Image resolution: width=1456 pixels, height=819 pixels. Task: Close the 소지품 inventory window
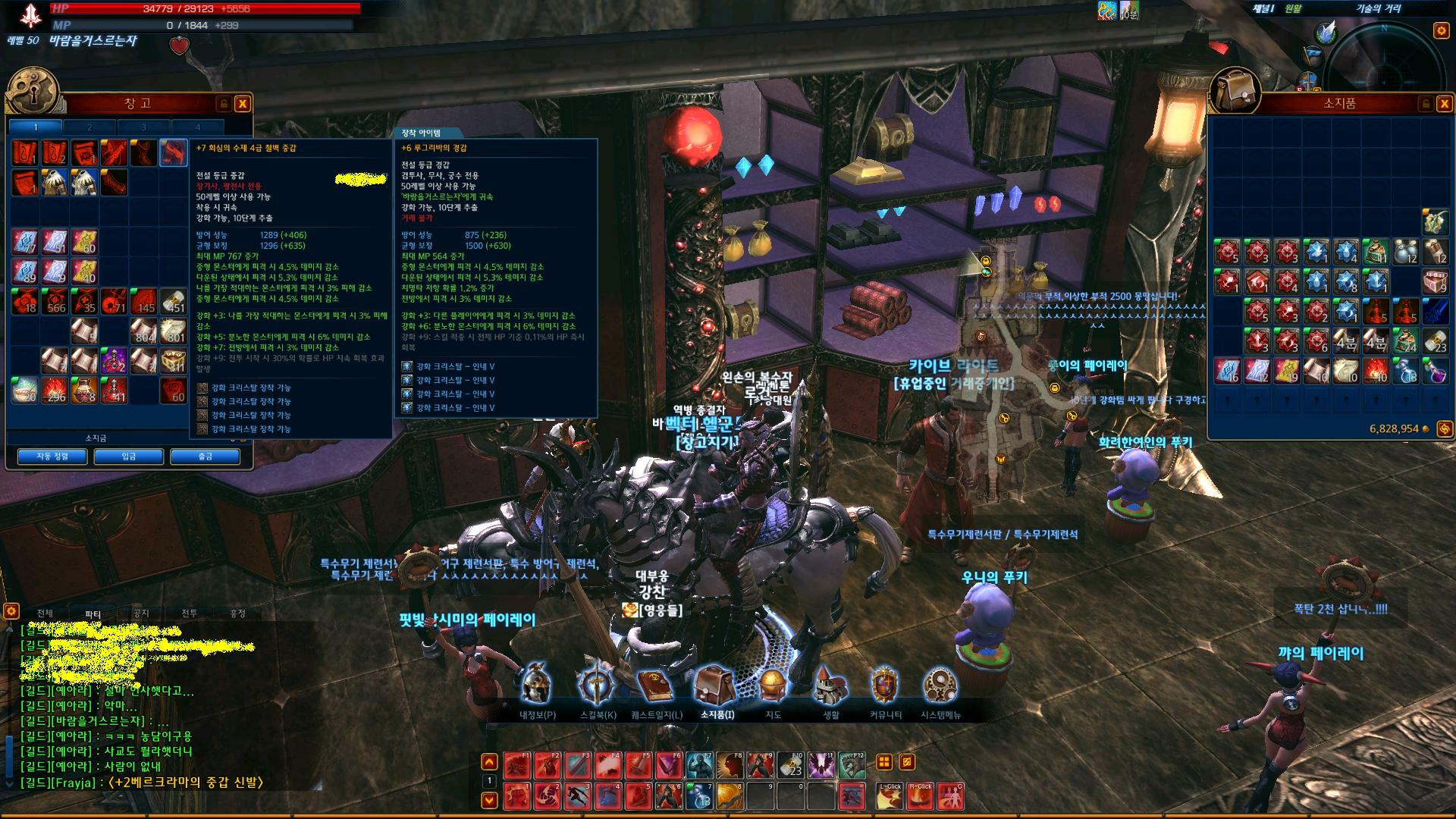1443,104
